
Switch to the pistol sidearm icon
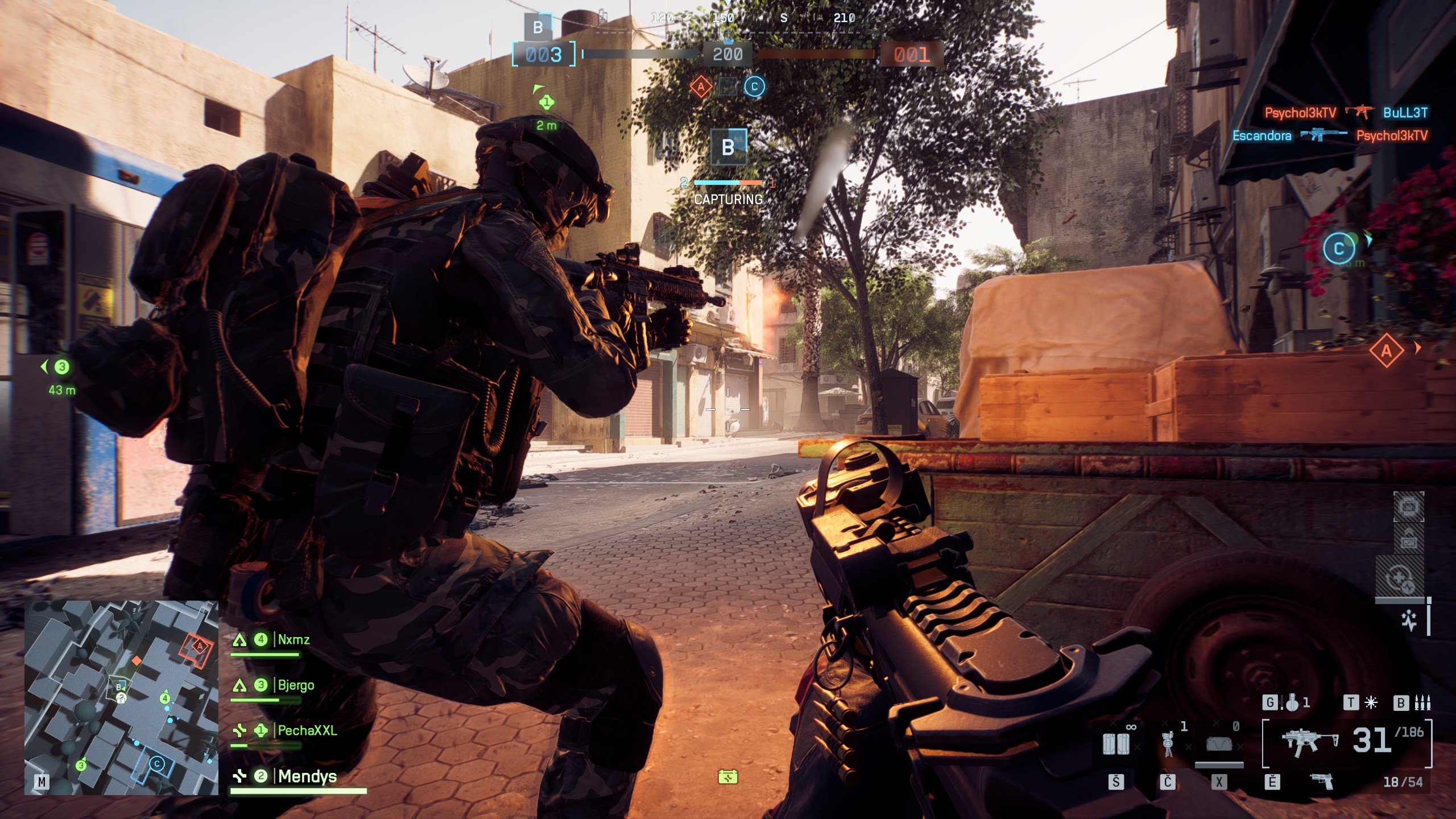[1322, 781]
